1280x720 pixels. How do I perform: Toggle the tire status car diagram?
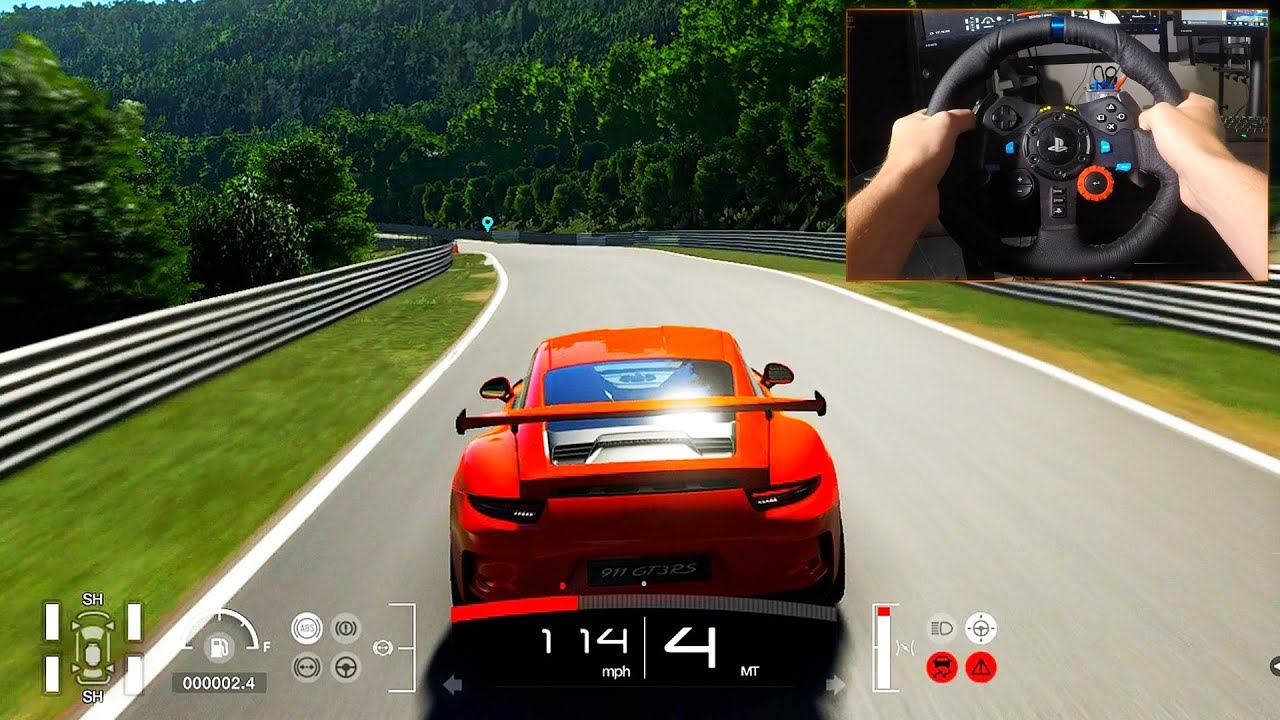tap(93, 648)
